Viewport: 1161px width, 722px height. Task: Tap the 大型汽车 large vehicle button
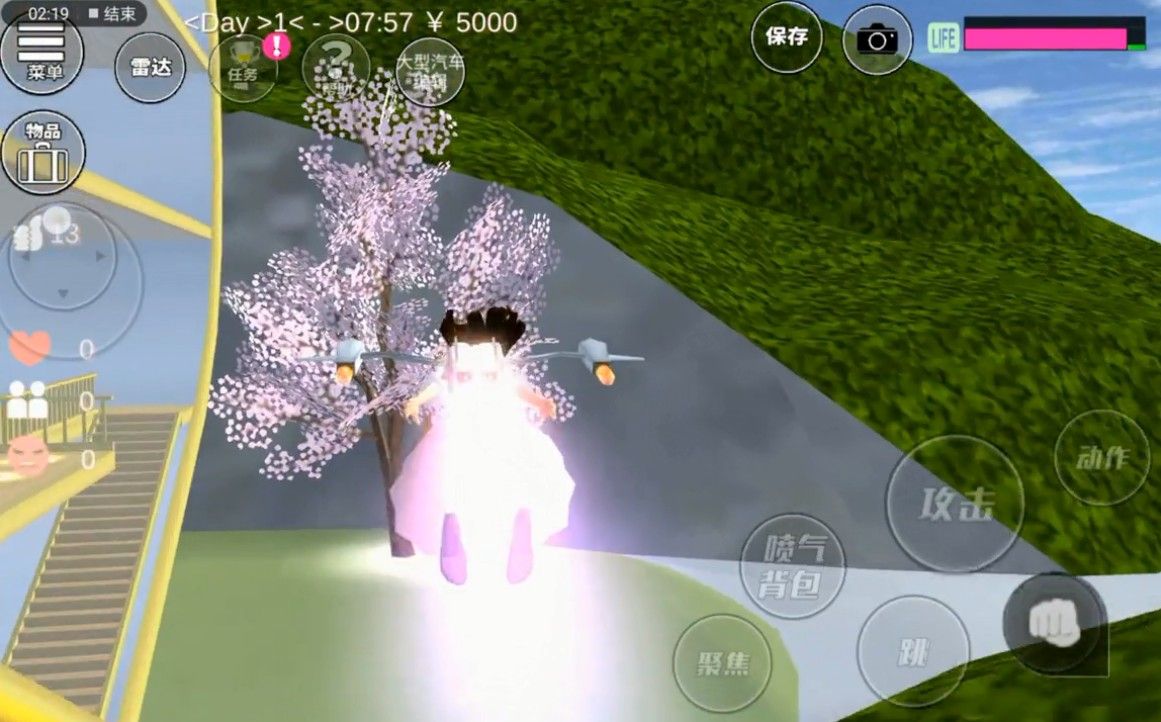pyautogui.click(x=430, y=70)
